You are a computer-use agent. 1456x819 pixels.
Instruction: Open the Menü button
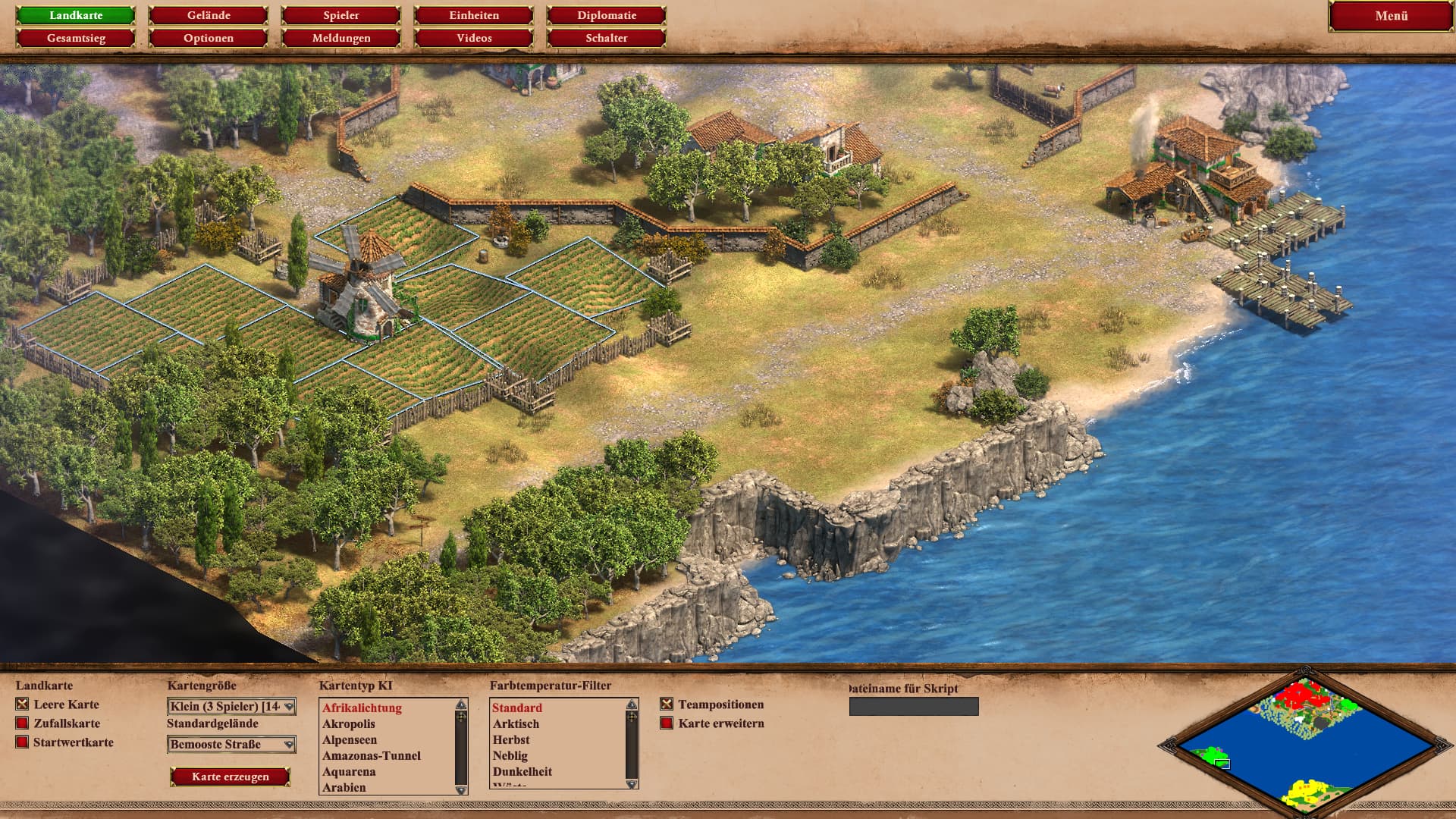[x=1391, y=16]
